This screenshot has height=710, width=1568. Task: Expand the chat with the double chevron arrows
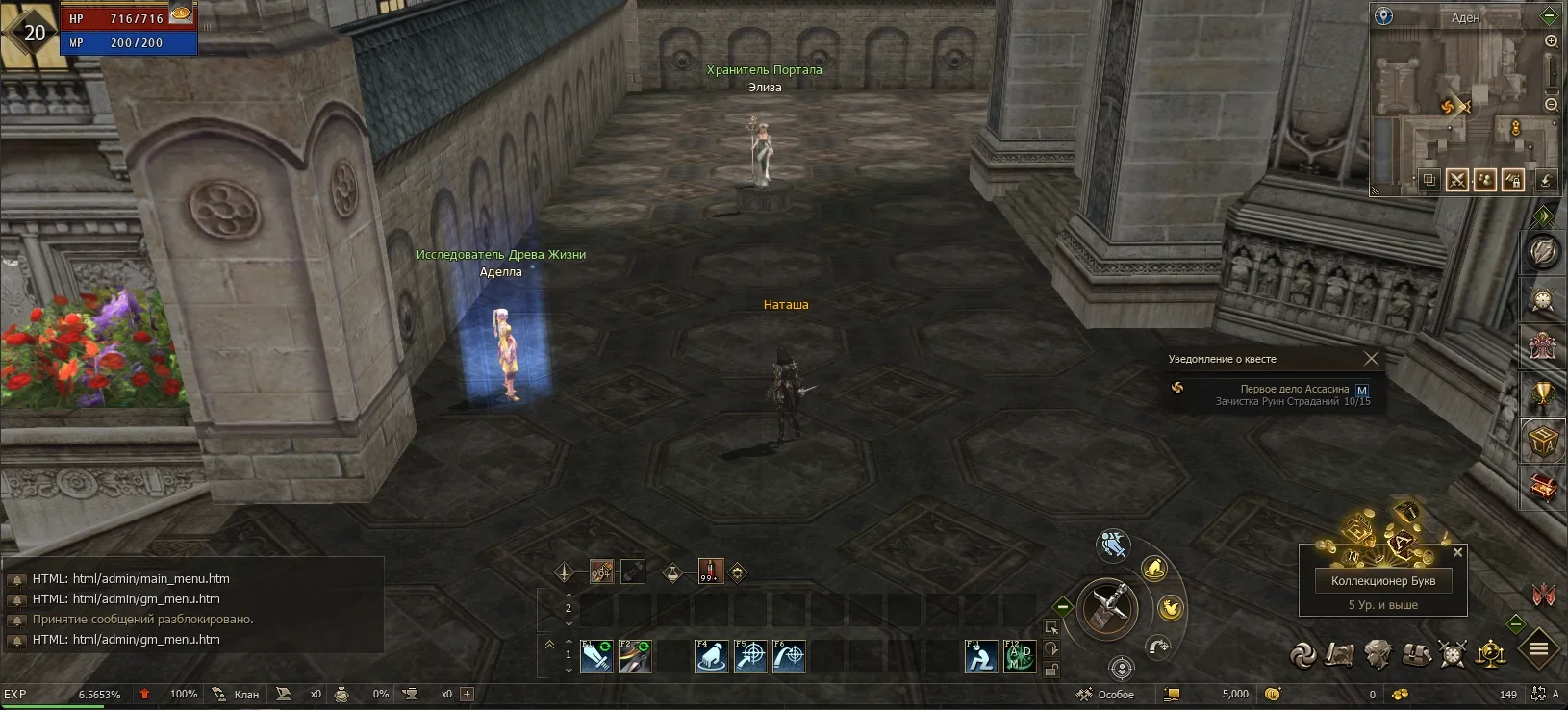(550, 644)
